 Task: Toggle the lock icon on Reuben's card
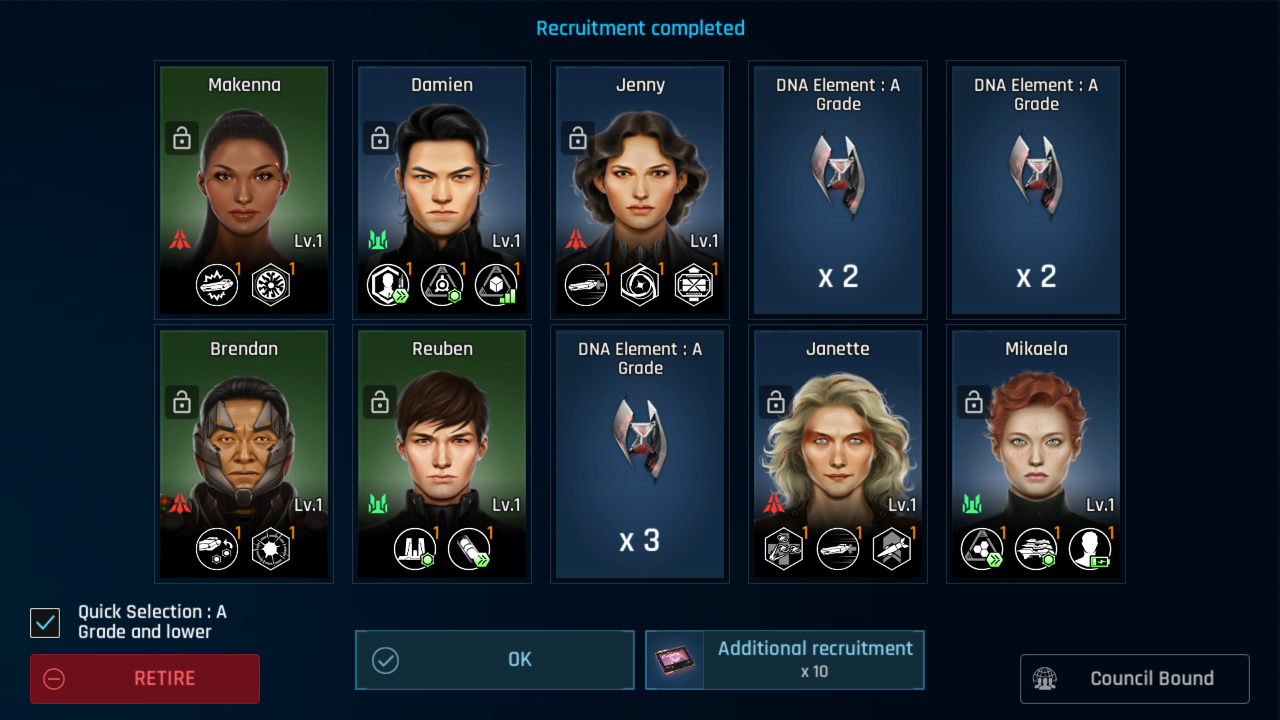(x=380, y=402)
